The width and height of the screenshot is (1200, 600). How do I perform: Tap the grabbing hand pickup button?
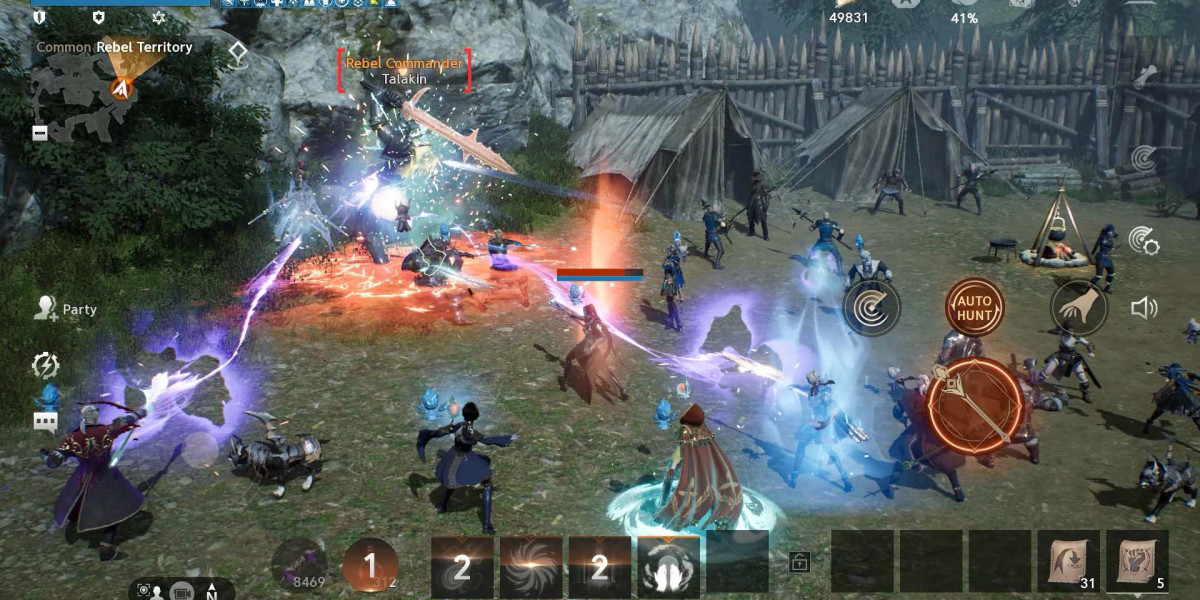click(1079, 307)
